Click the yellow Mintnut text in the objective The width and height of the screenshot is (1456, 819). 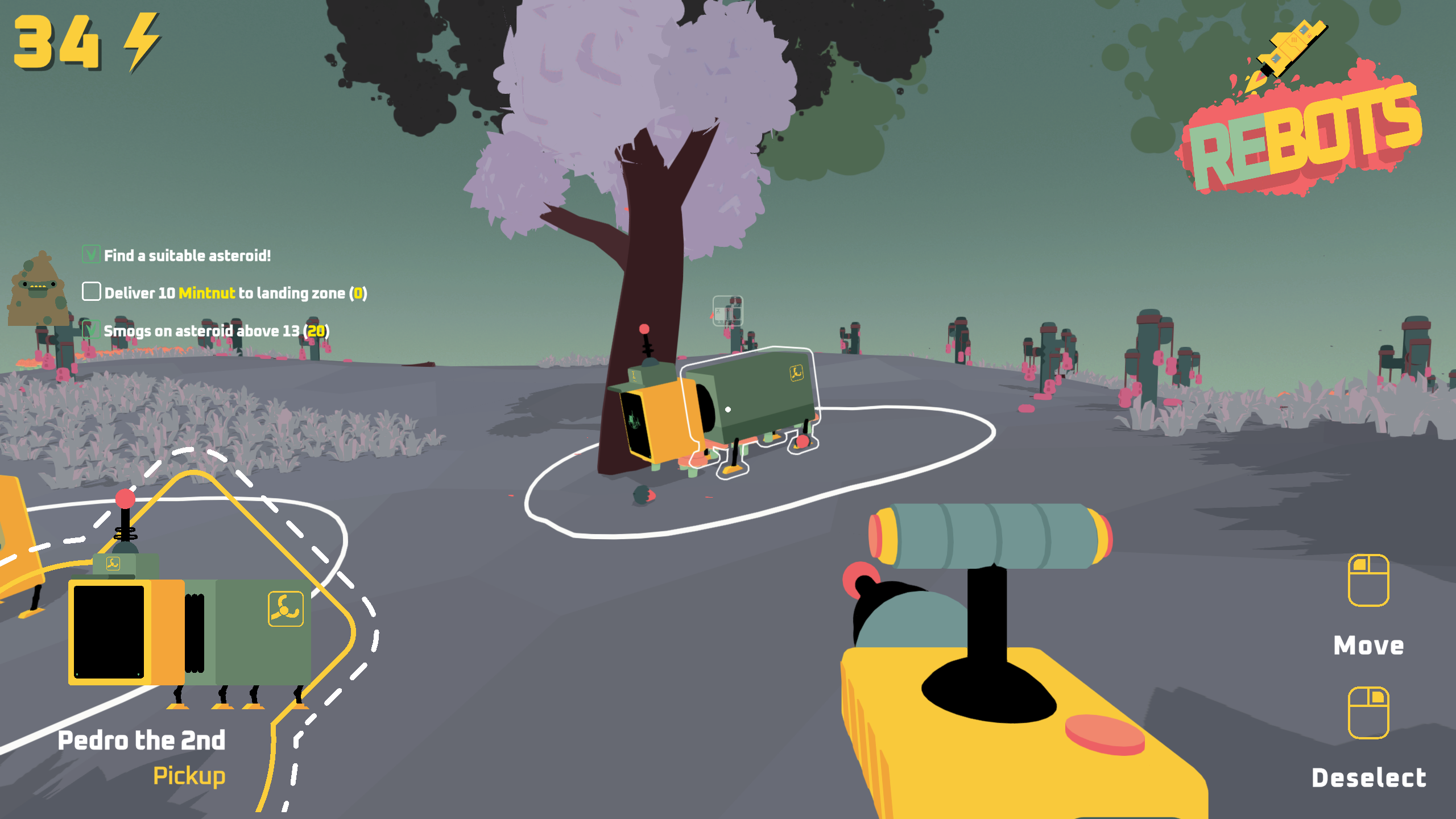pyautogui.click(x=206, y=292)
